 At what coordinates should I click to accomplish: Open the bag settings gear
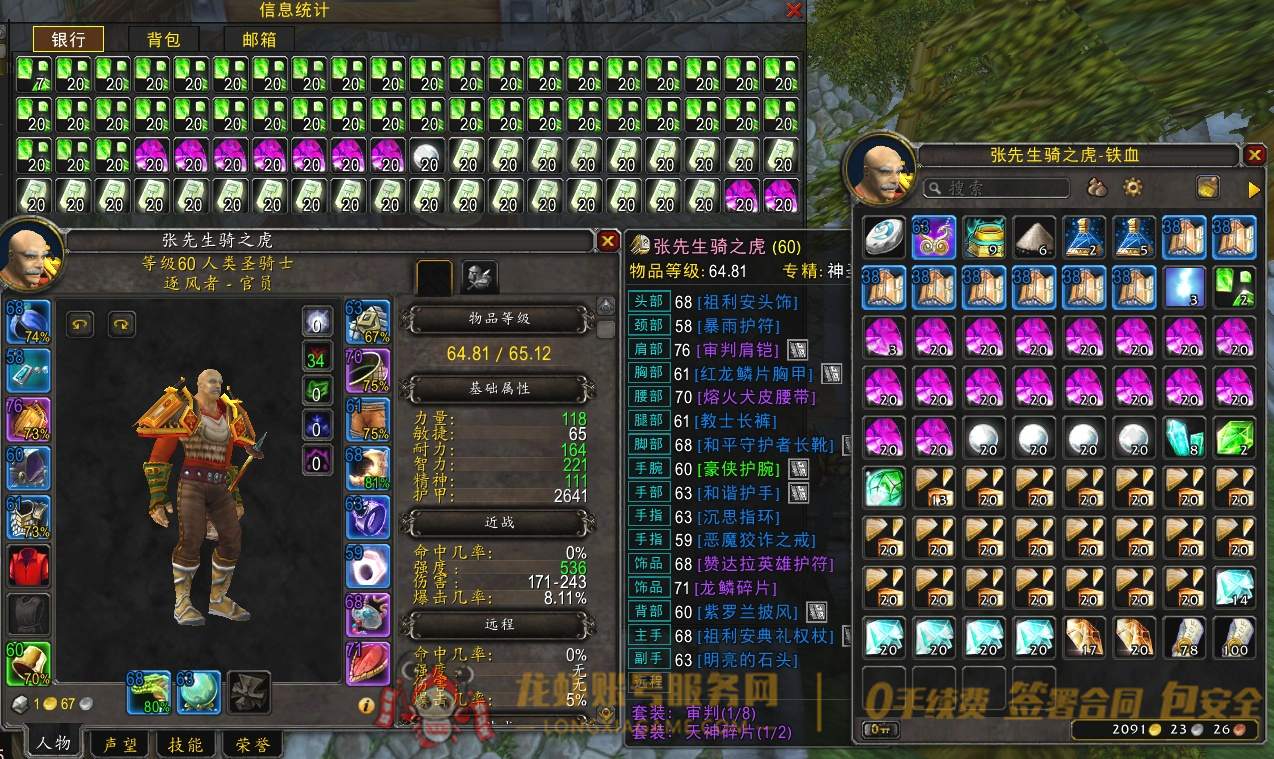coord(1133,187)
